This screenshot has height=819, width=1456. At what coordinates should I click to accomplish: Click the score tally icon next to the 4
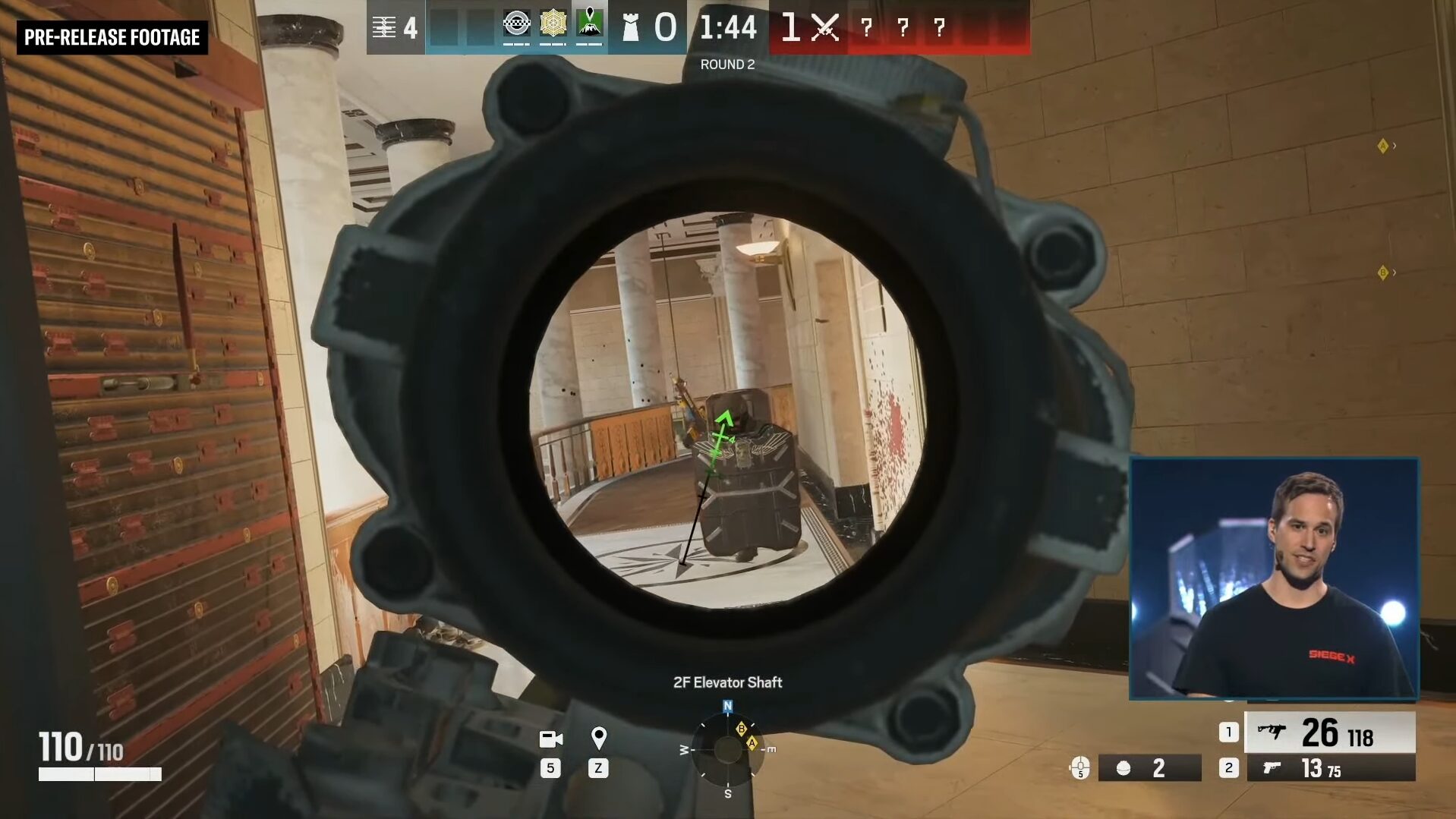tap(386, 27)
